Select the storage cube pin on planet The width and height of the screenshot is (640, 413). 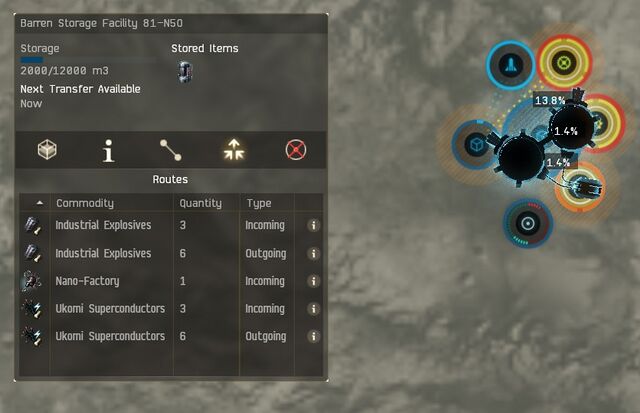pyautogui.click(x=477, y=145)
